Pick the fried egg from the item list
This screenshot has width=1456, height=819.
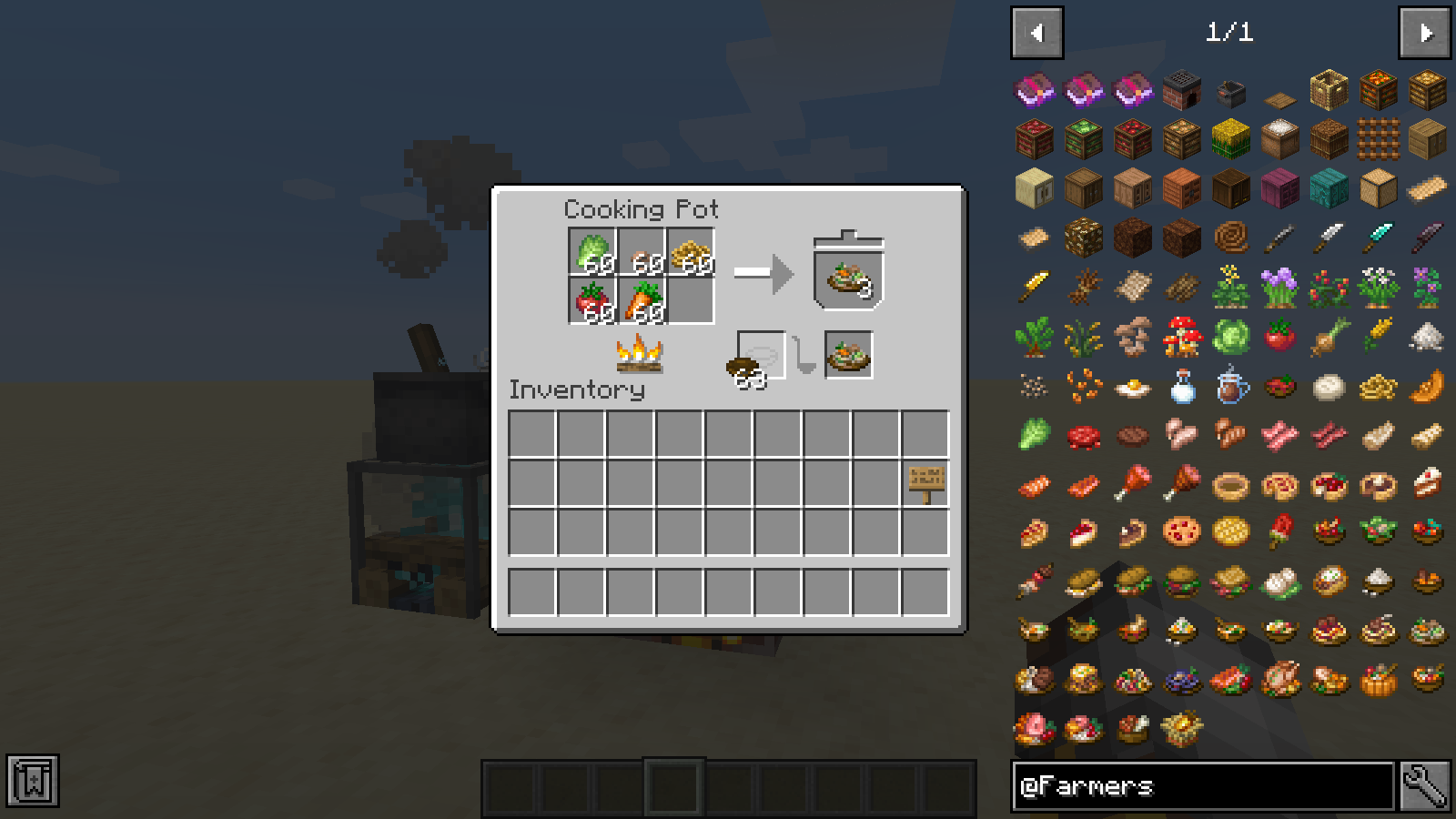pyautogui.click(x=1132, y=386)
